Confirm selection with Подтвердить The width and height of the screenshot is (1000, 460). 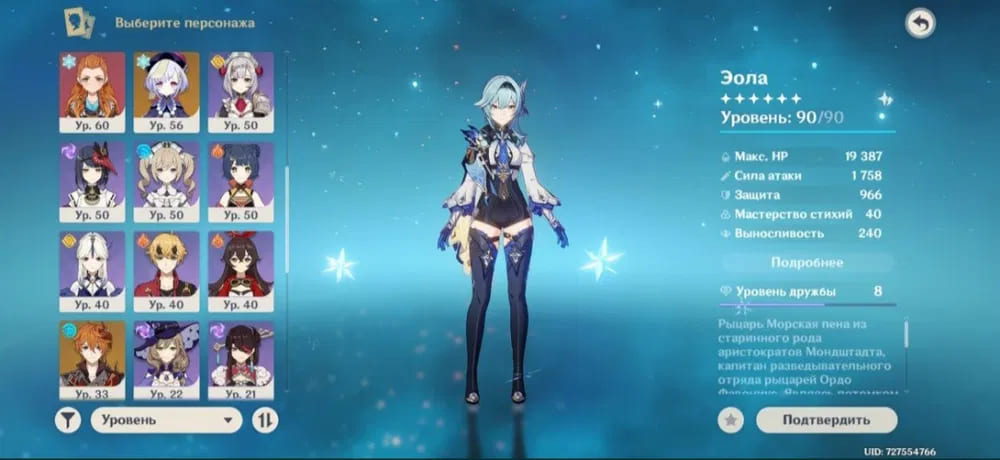pos(826,420)
